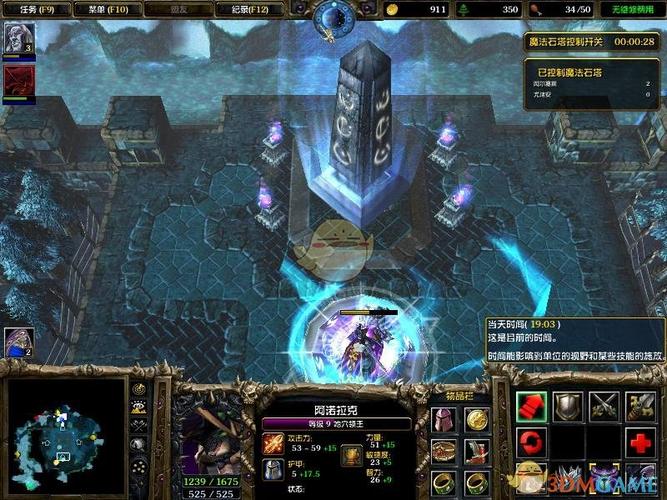The image size is (667, 500).
Task: Open hero skills with the red cross
Action: (640, 442)
